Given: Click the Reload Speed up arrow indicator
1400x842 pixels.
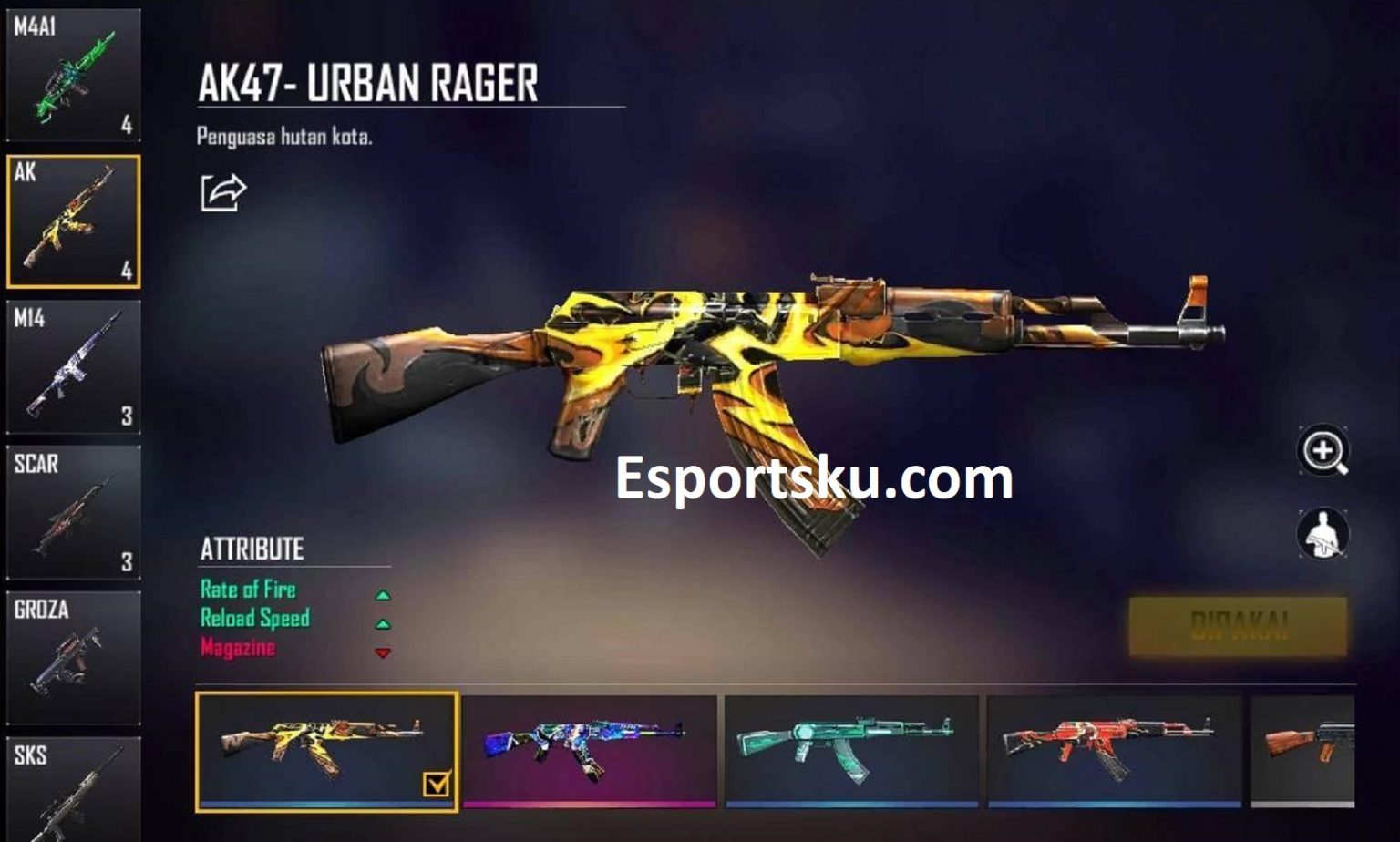Looking at the screenshot, I should tap(384, 623).
